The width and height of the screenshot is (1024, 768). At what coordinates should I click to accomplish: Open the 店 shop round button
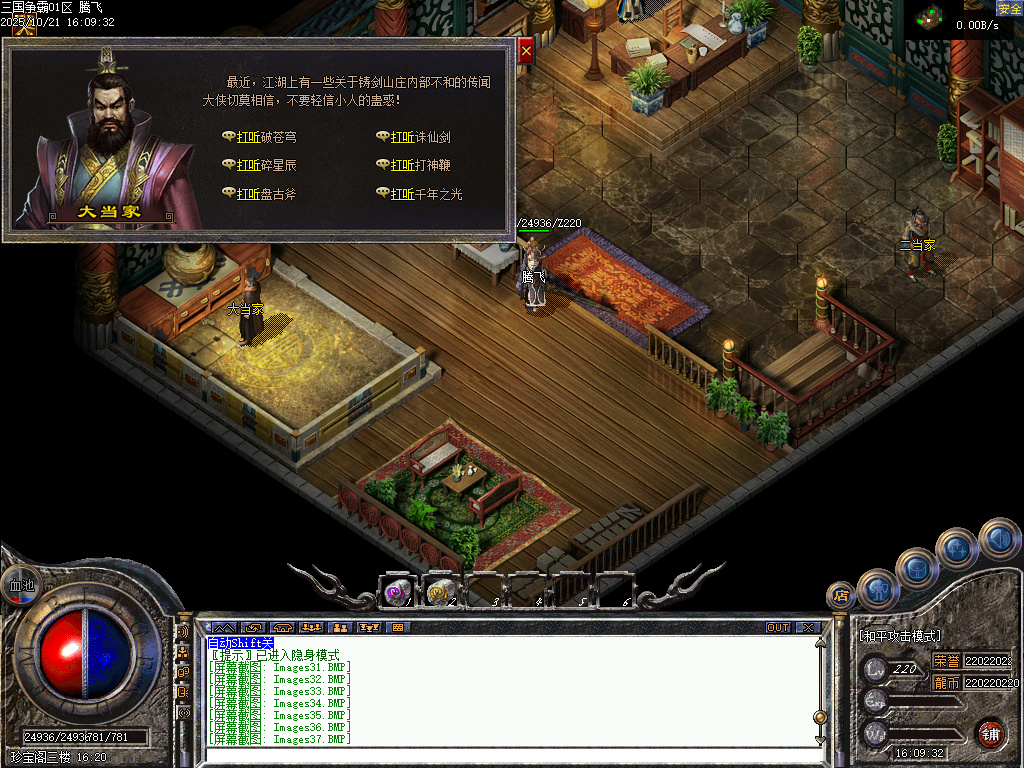841,596
